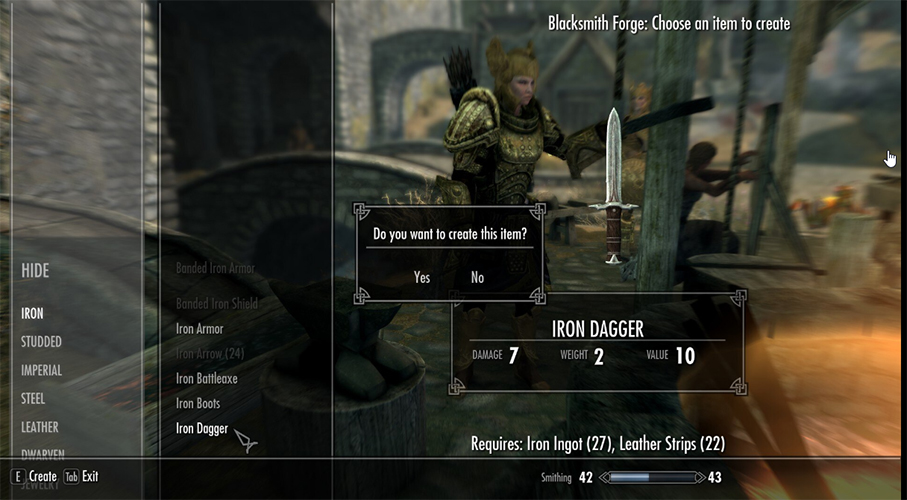
Task: Choose Banded Iron Shield from the list
Action: [x=216, y=304]
